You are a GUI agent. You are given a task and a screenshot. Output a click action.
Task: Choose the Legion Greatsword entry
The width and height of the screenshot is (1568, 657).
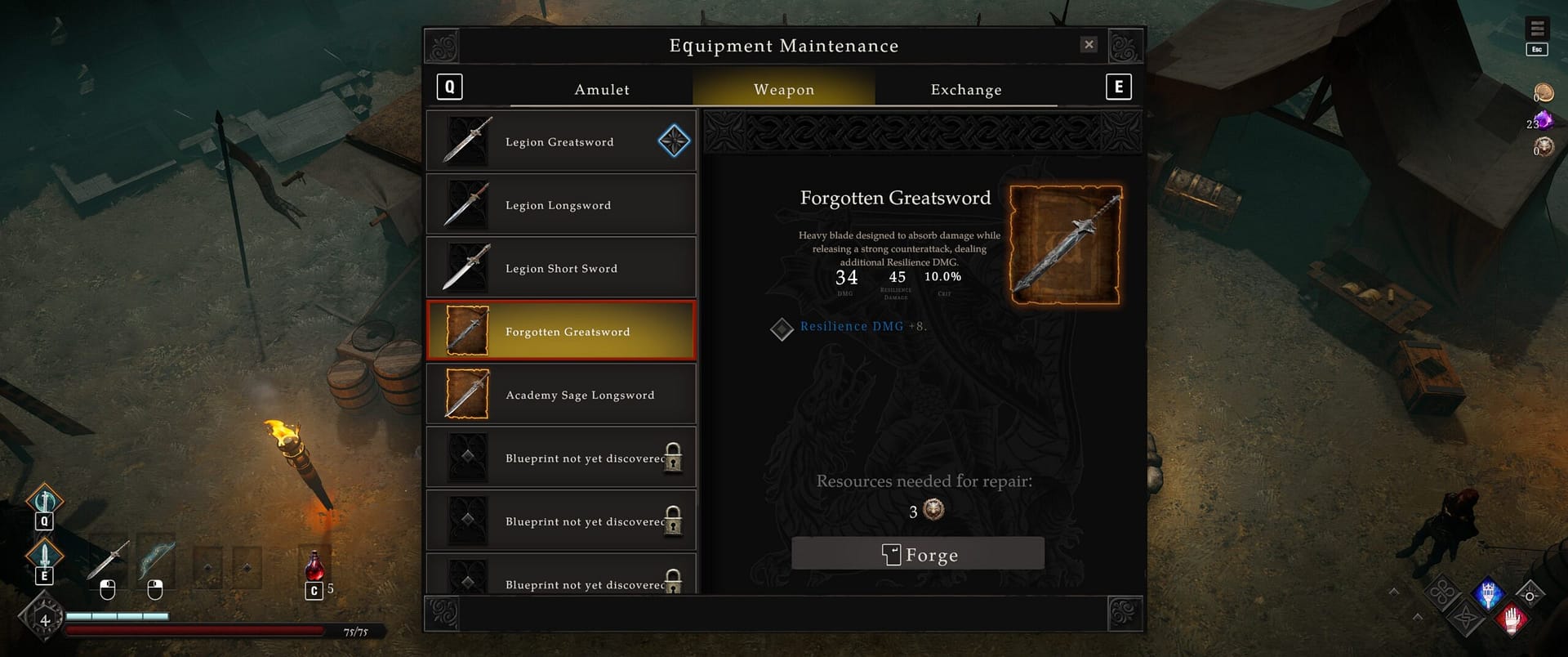(x=561, y=141)
